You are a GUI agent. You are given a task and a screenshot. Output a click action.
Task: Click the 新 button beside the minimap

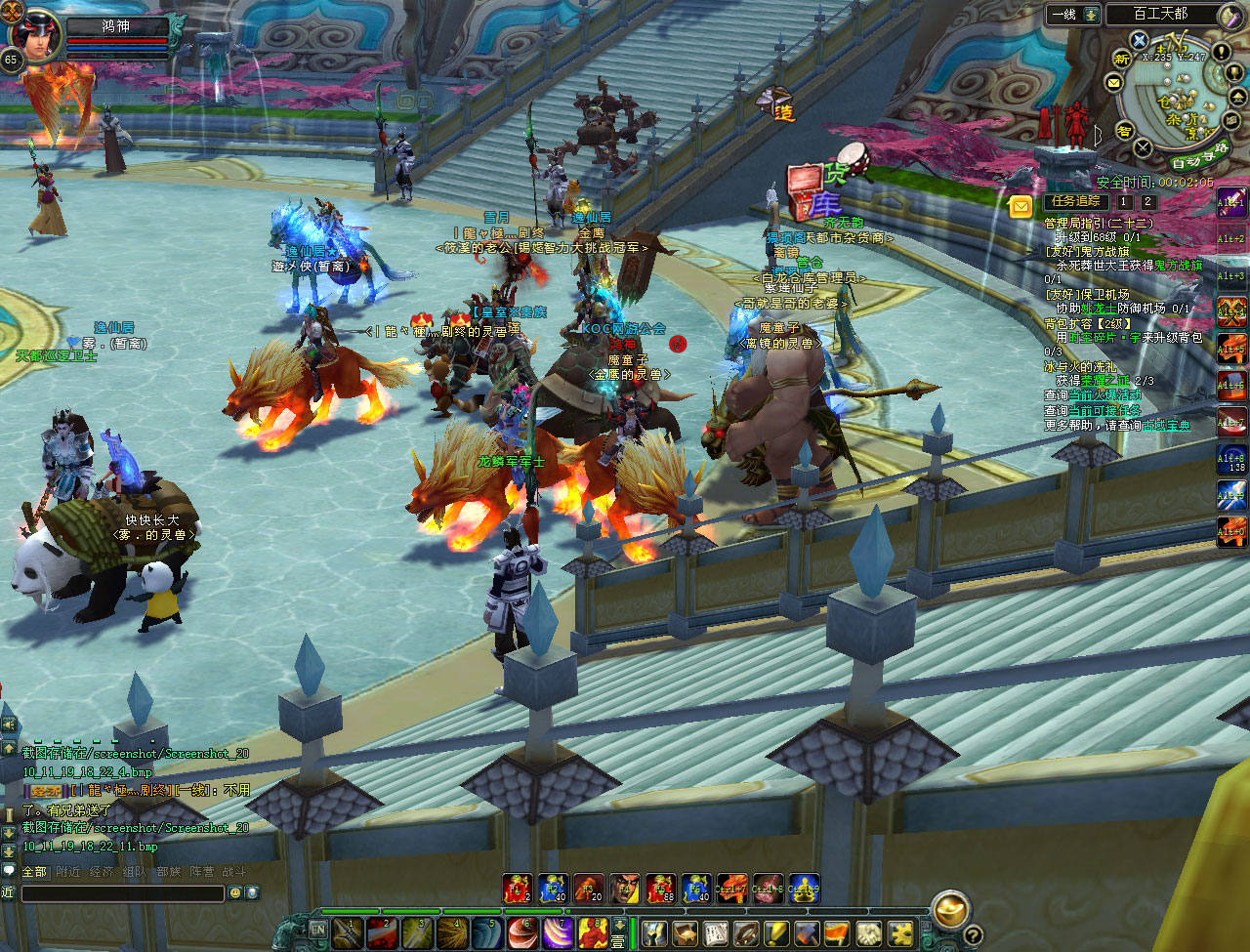1122,60
